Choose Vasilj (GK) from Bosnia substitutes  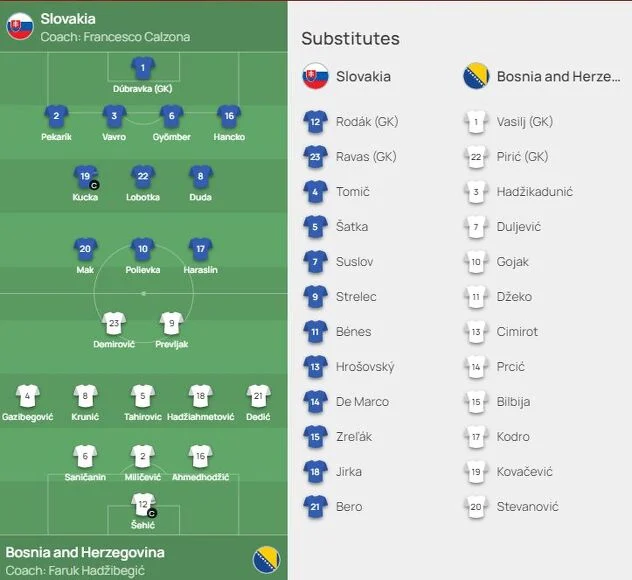524,122
